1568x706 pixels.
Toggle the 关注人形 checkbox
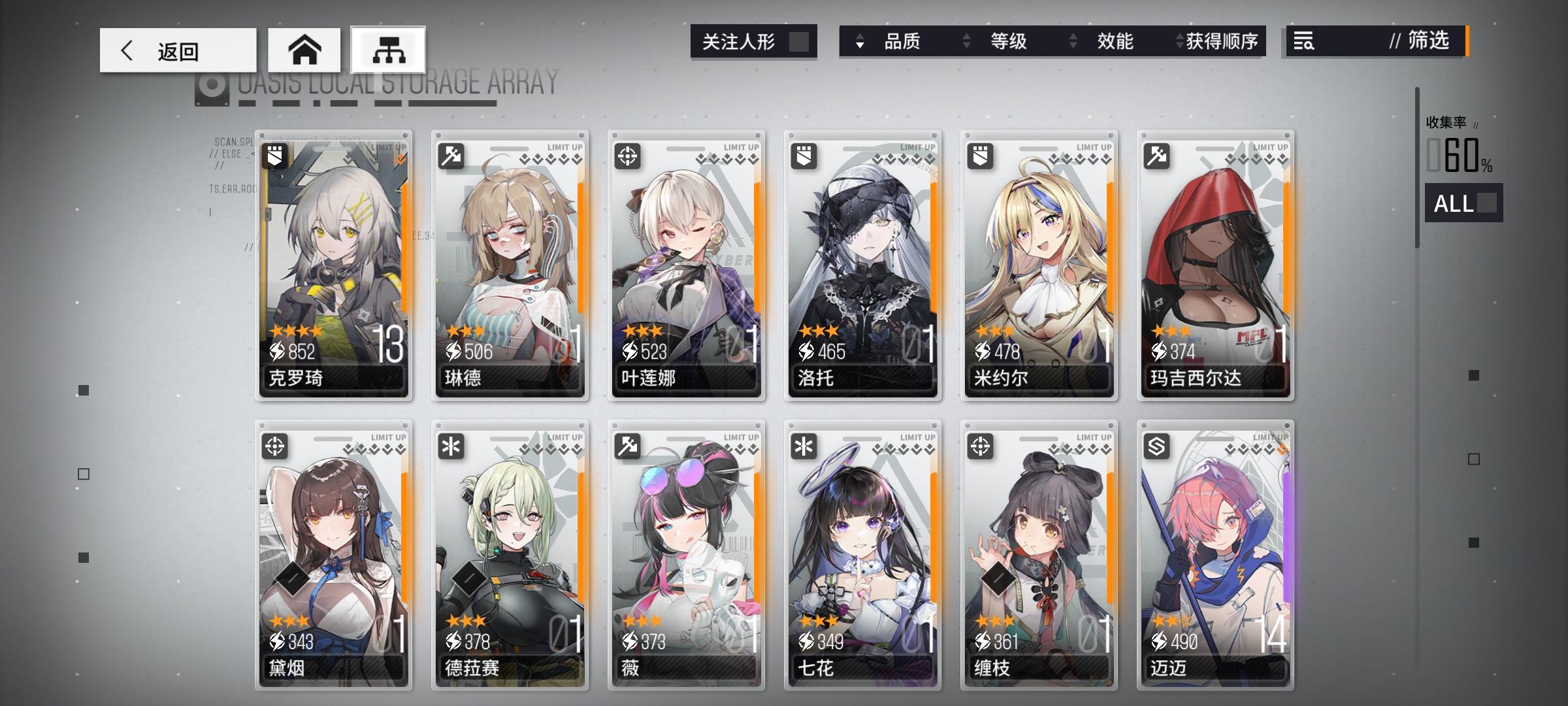pos(800,41)
